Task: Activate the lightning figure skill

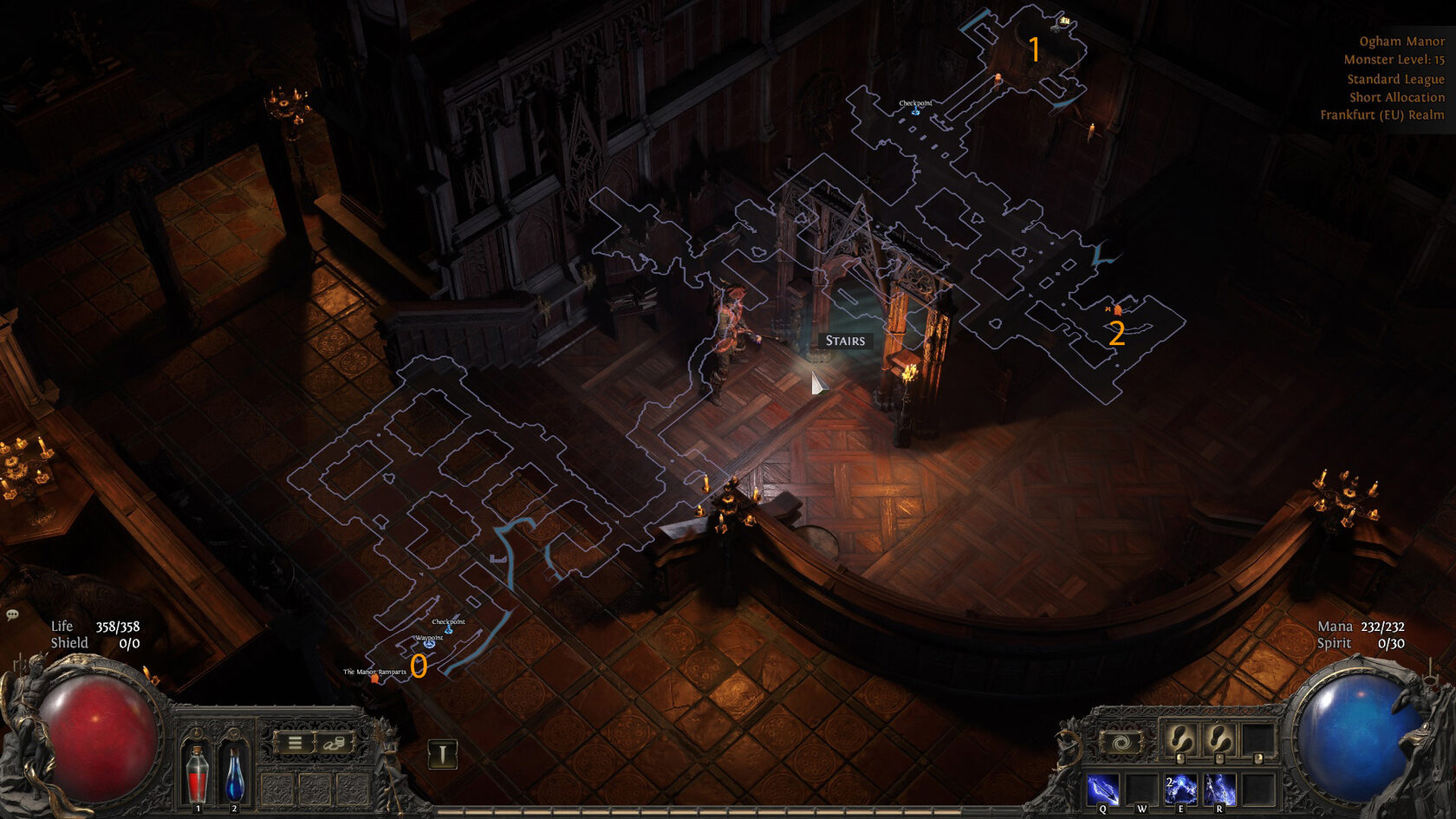Action: [1219, 790]
